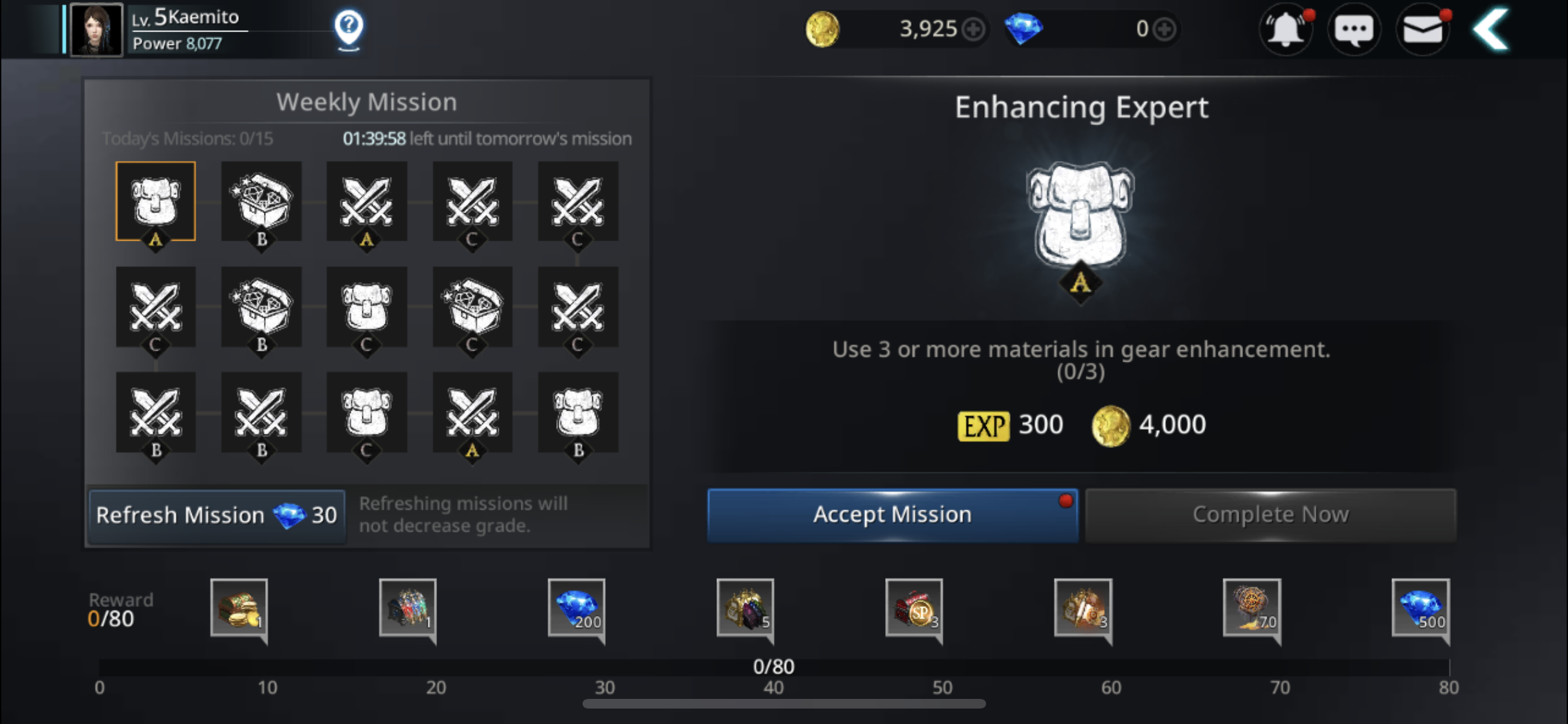Select the bottom-row A-grade swords mission
This screenshot has width=1568, height=724.
coord(472,414)
